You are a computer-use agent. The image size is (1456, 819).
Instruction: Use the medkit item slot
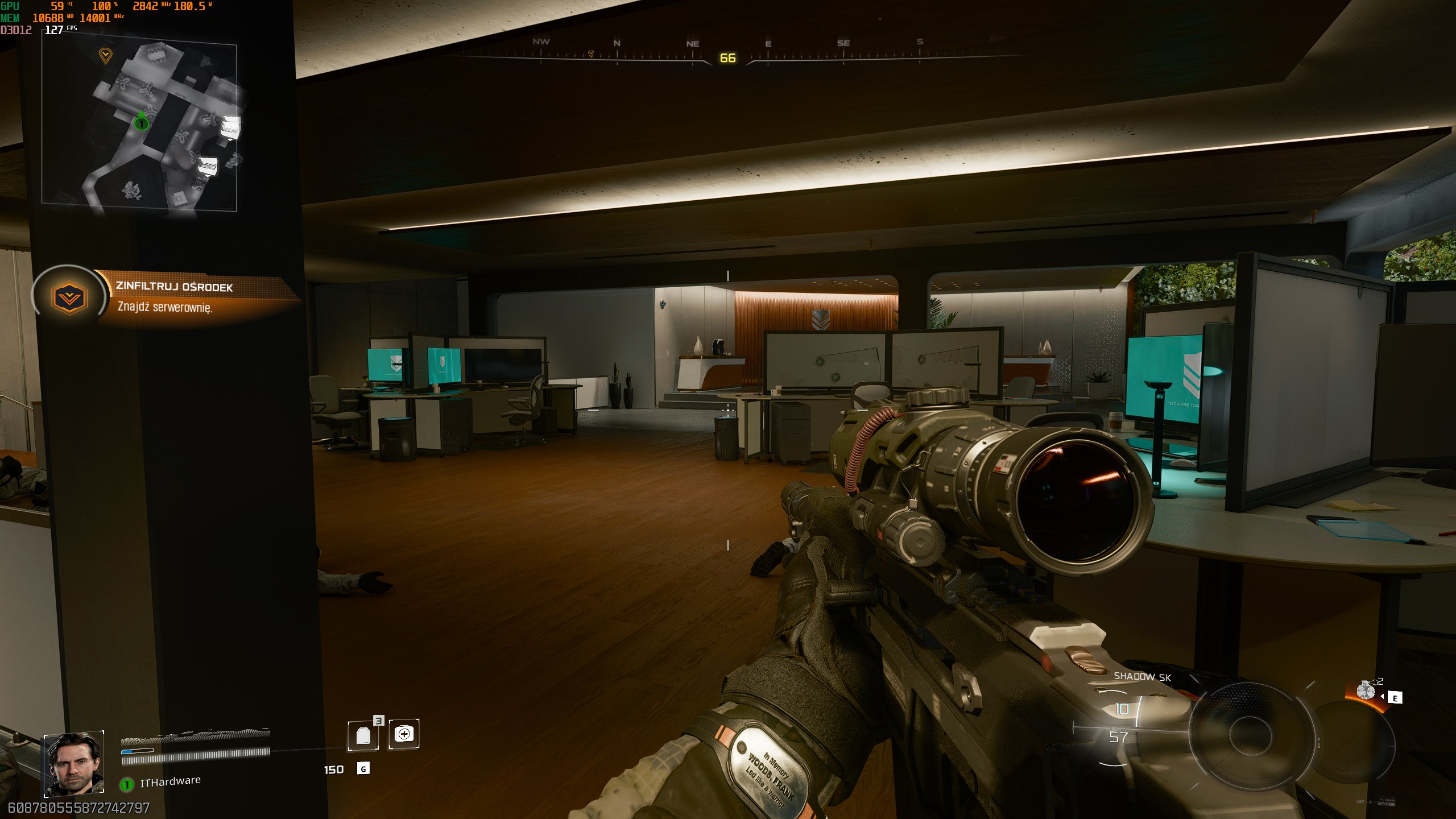404,734
